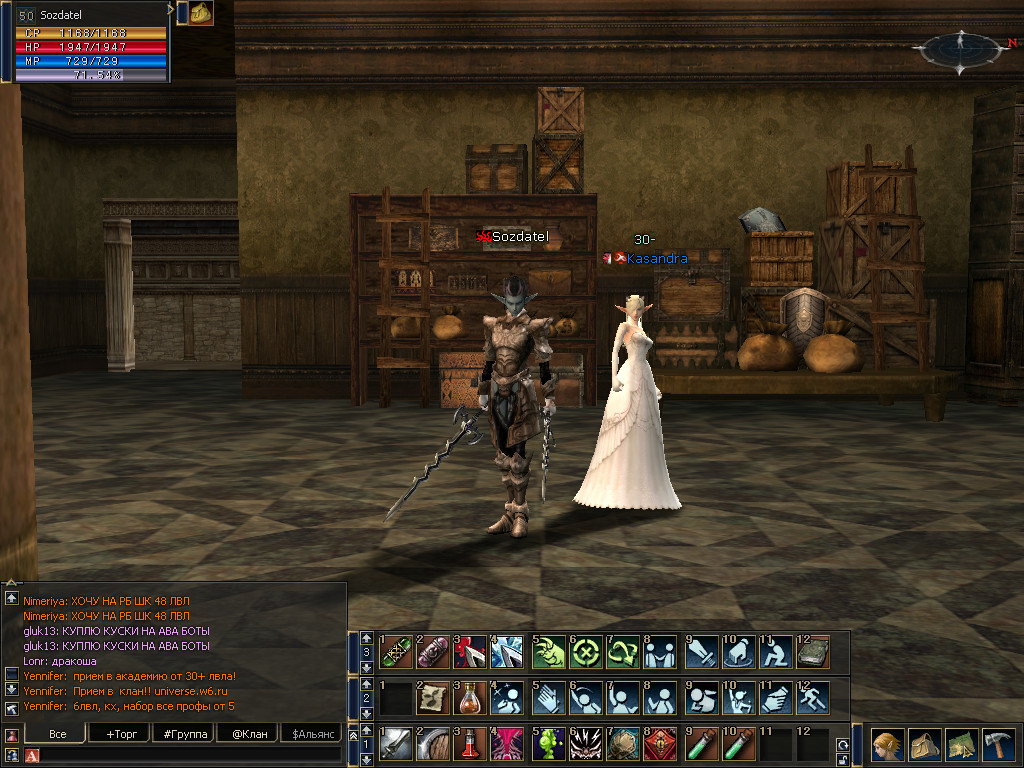Image resolution: width=1024 pixels, height=768 pixels.
Task: Open the system menu hammer icon
Action: pos(999,745)
